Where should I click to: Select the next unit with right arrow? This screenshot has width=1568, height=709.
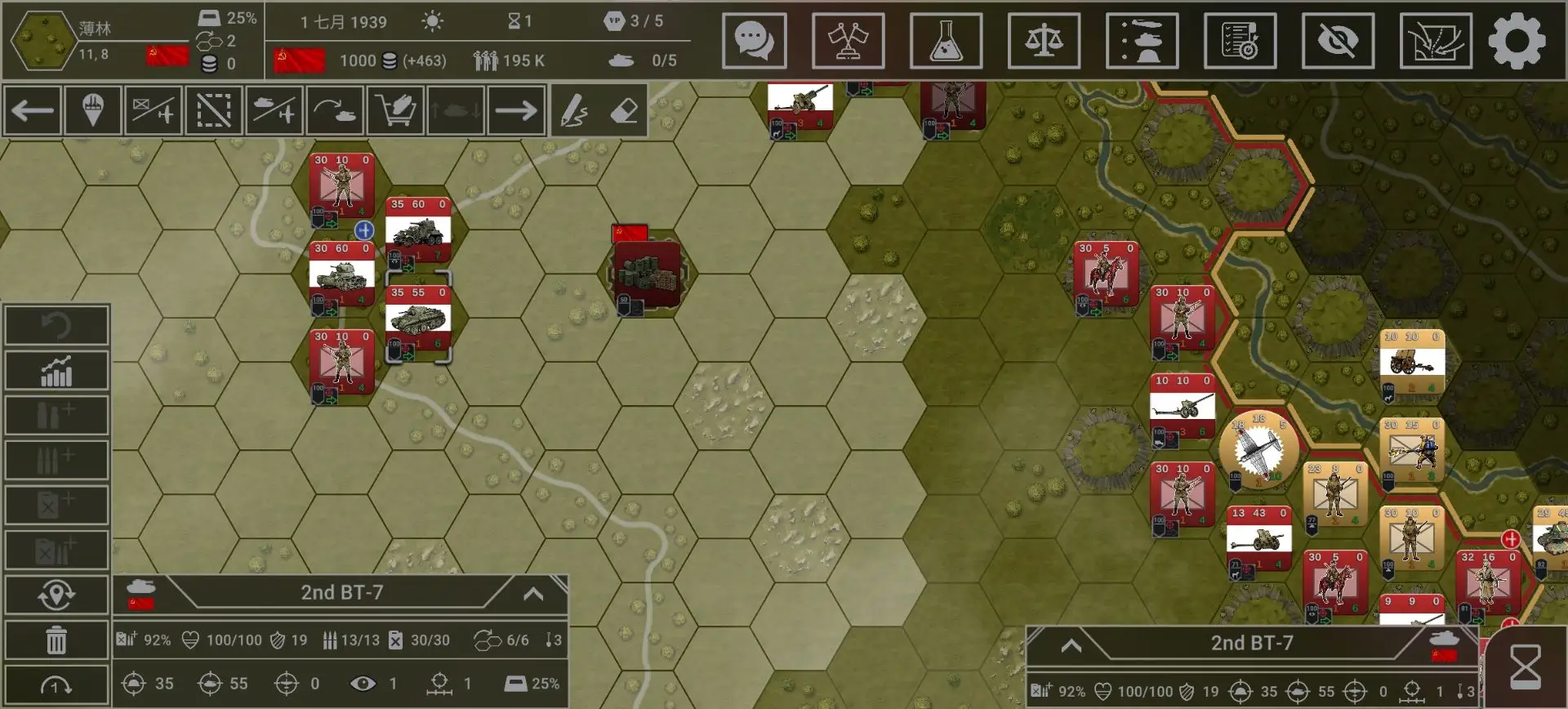[x=516, y=110]
